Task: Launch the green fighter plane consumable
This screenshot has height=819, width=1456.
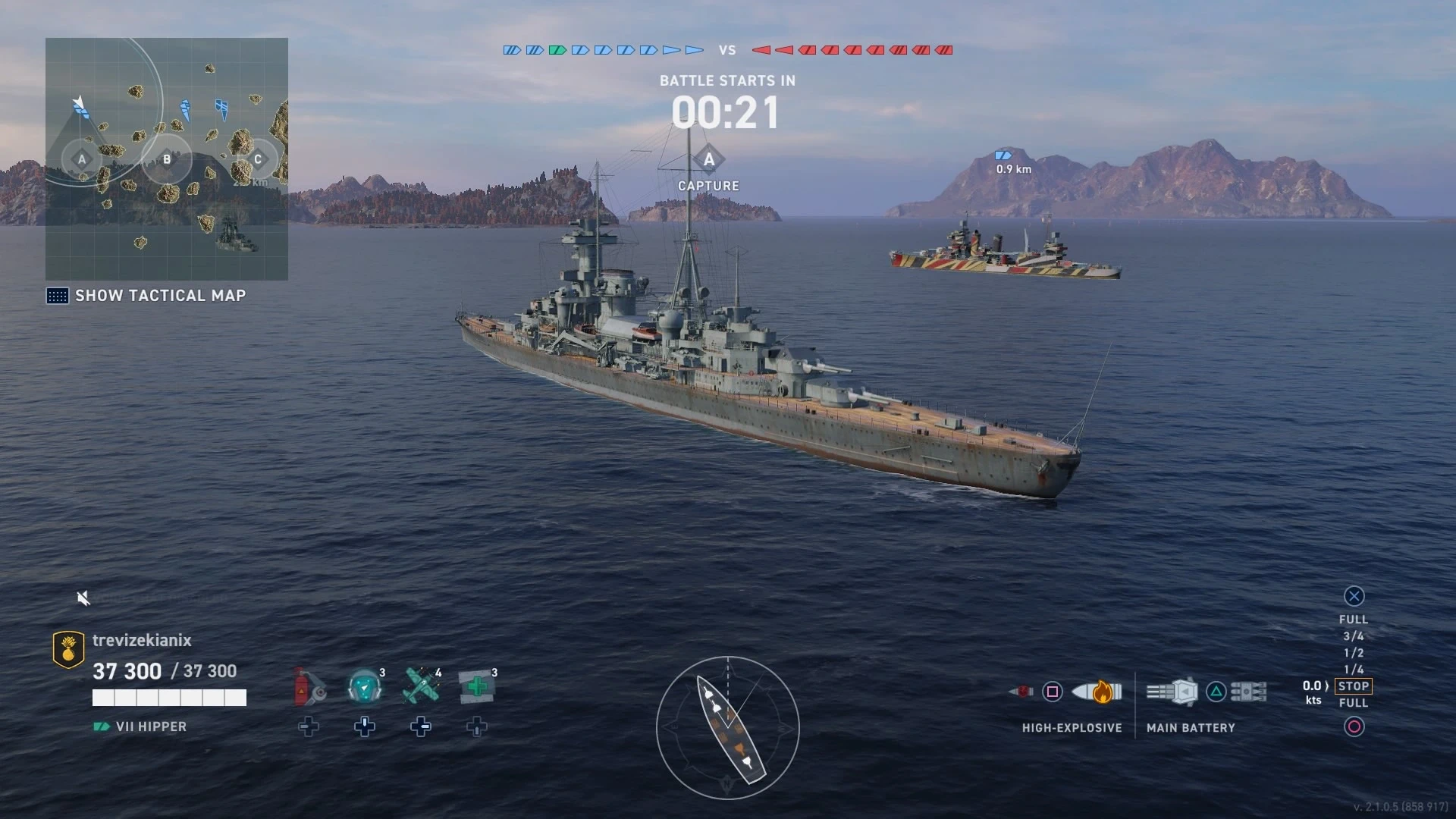Action: (x=421, y=687)
